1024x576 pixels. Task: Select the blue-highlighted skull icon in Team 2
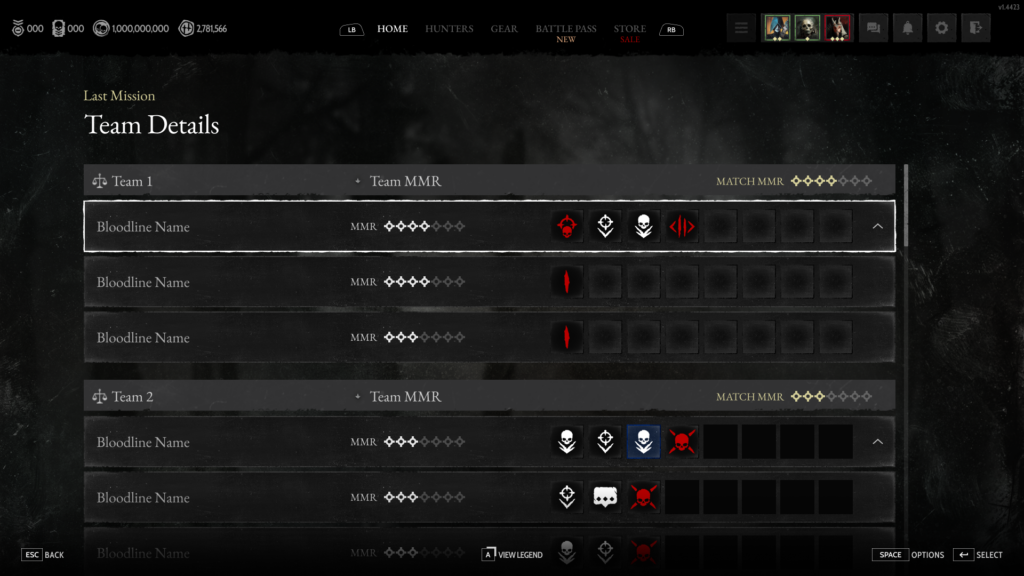pyautogui.click(x=643, y=442)
